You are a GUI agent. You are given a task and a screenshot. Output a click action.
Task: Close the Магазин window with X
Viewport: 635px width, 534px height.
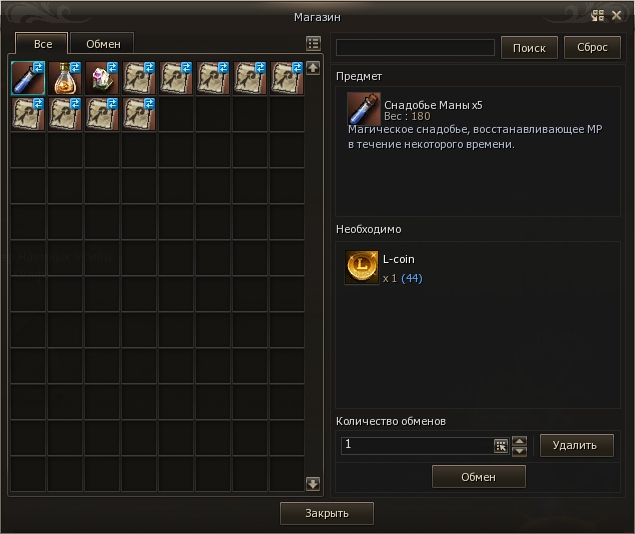click(x=617, y=16)
